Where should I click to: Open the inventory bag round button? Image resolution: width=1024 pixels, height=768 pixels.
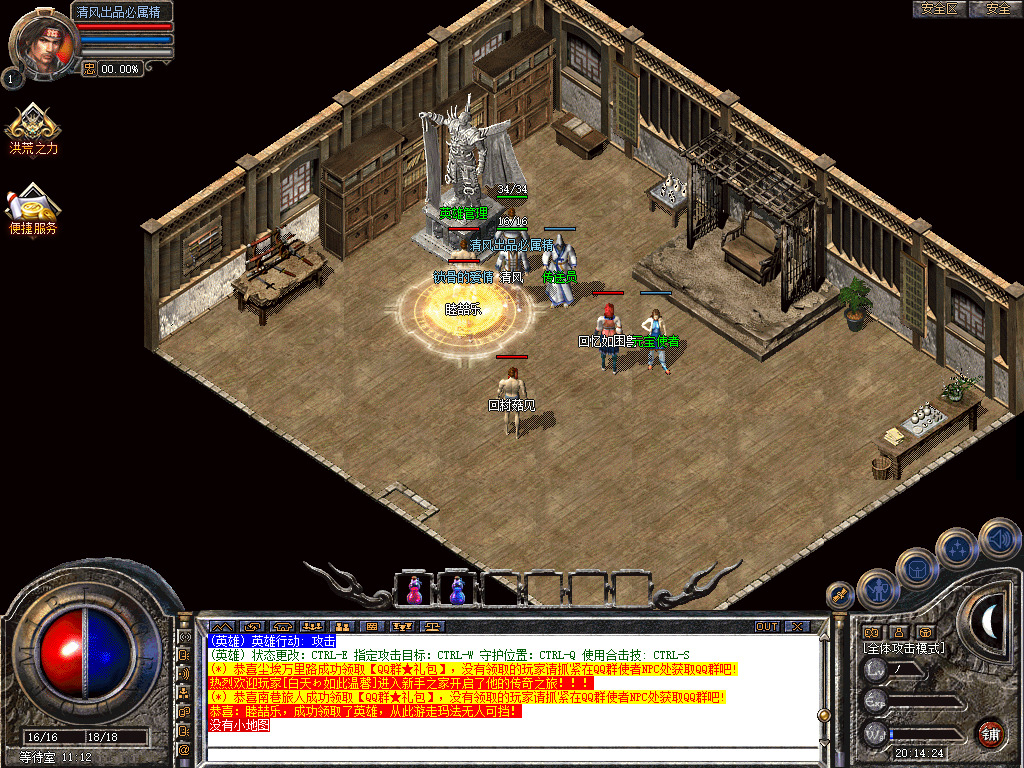click(915, 568)
